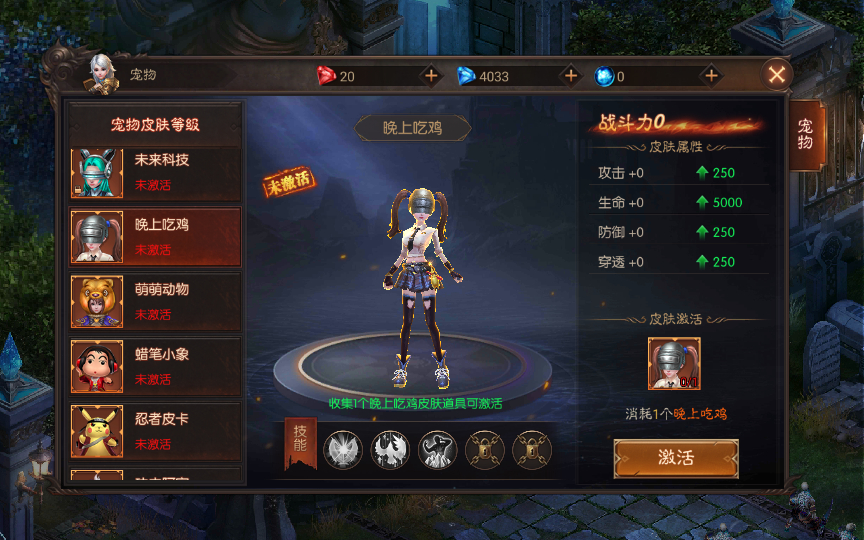Image resolution: width=864 pixels, height=540 pixels.
Task: Switch to the 宠物 side tab
Action: 804,133
